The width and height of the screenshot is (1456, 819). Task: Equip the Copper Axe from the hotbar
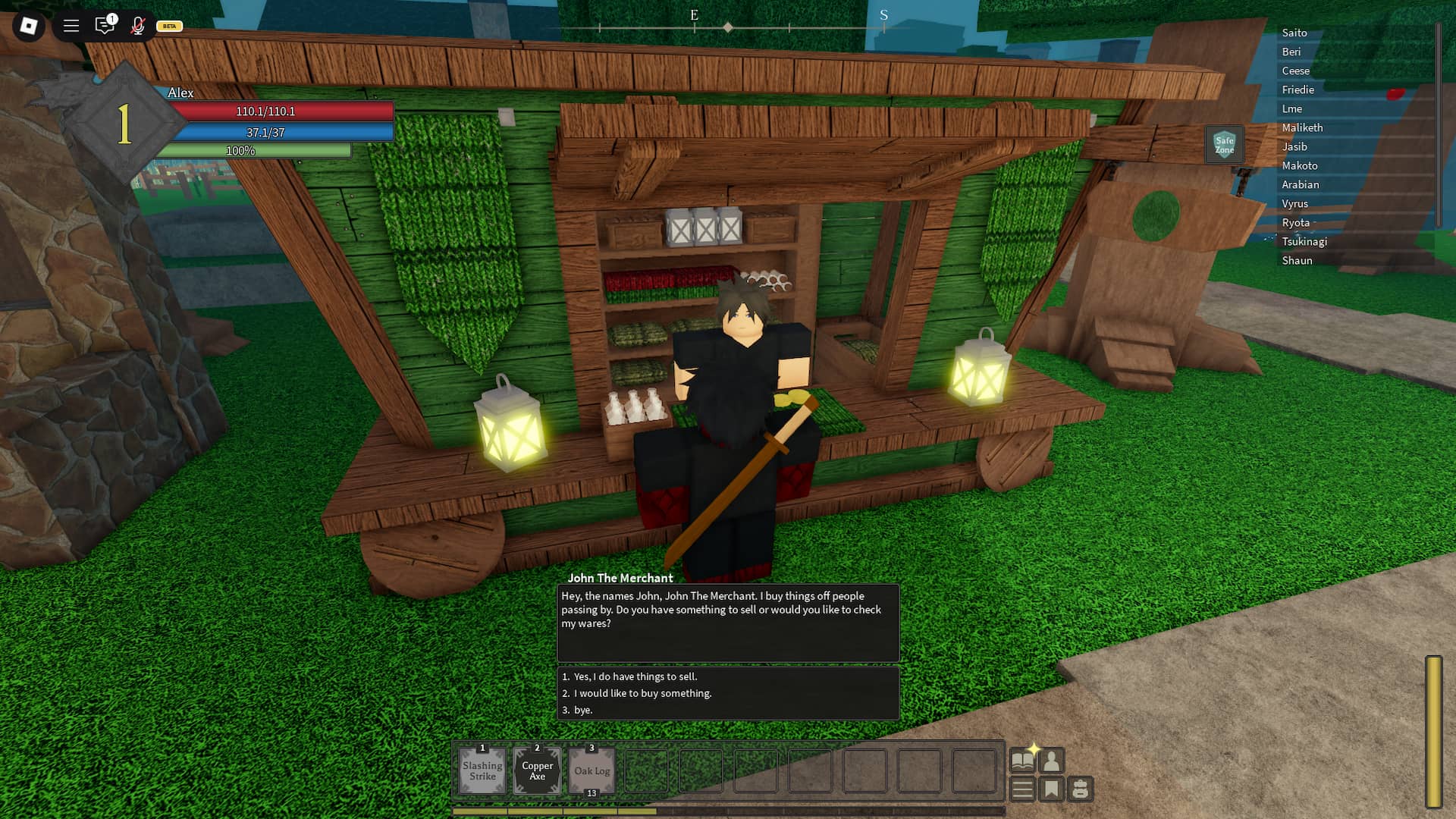pos(537,770)
